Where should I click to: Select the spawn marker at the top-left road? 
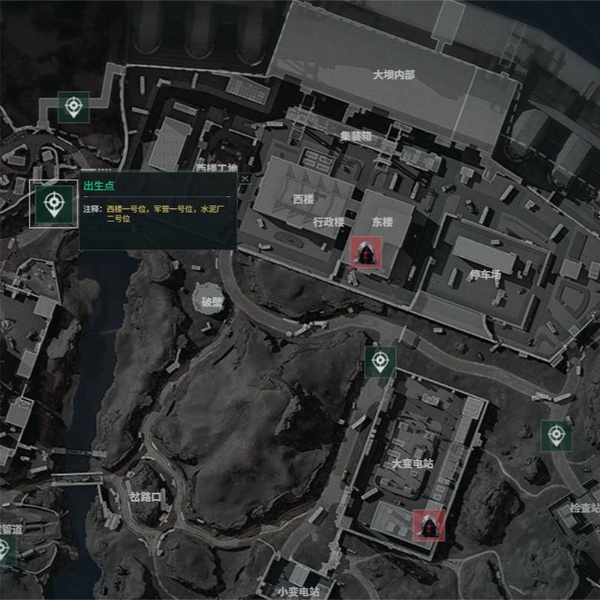pos(72,106)
